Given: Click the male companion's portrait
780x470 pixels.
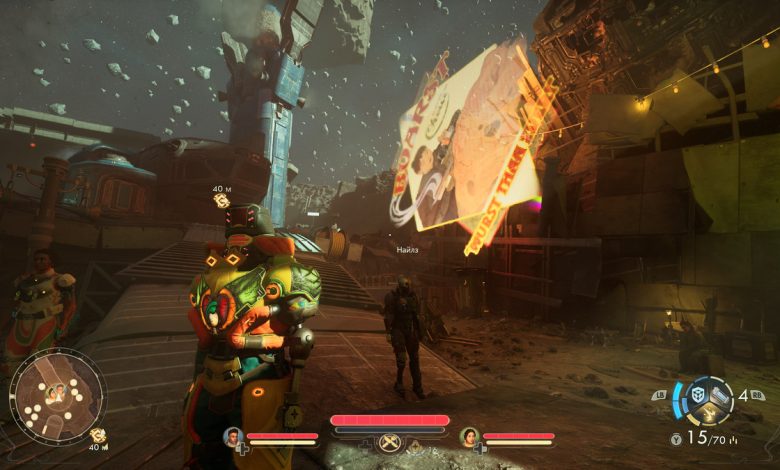Looking at the screenshot, I should click(x=233, y=437).
